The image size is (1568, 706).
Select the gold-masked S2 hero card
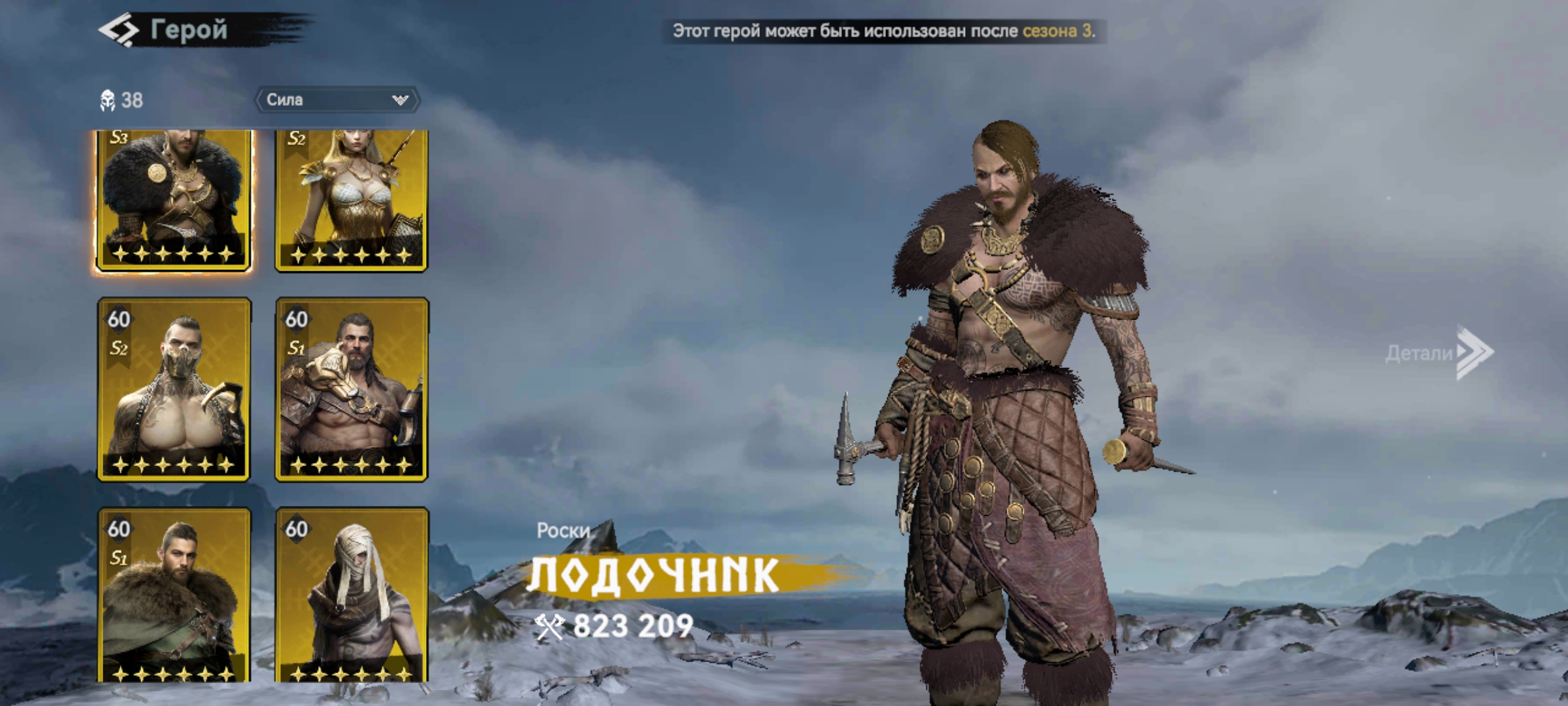point(174,390)
